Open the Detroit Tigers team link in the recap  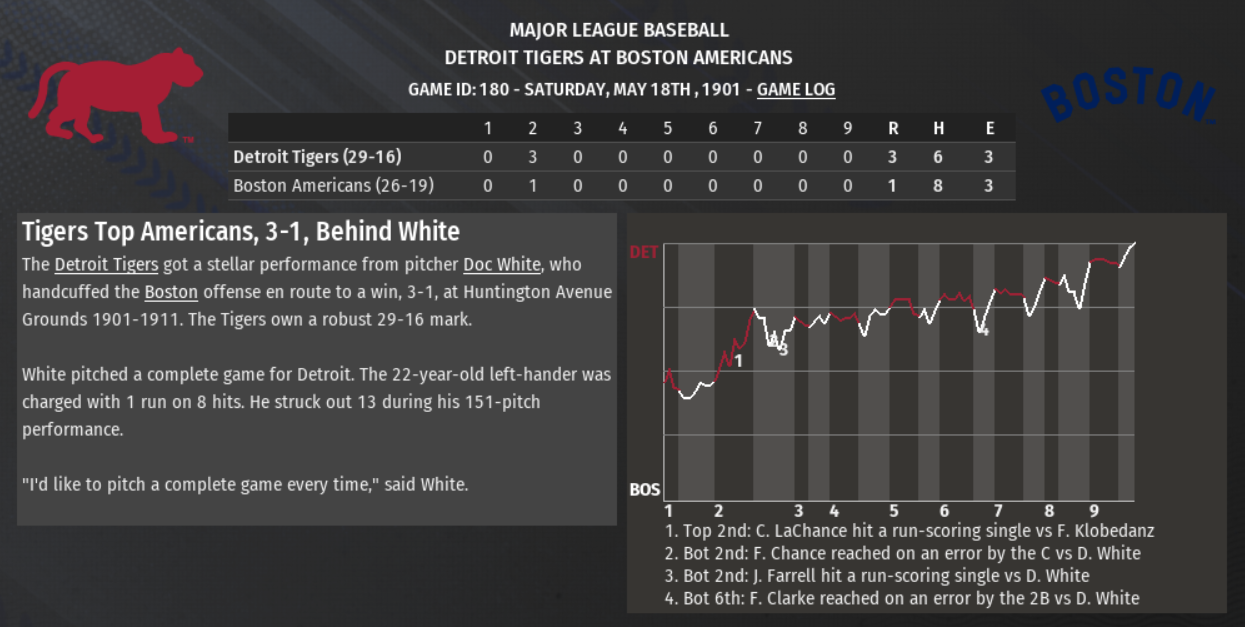tap(106, 265)
